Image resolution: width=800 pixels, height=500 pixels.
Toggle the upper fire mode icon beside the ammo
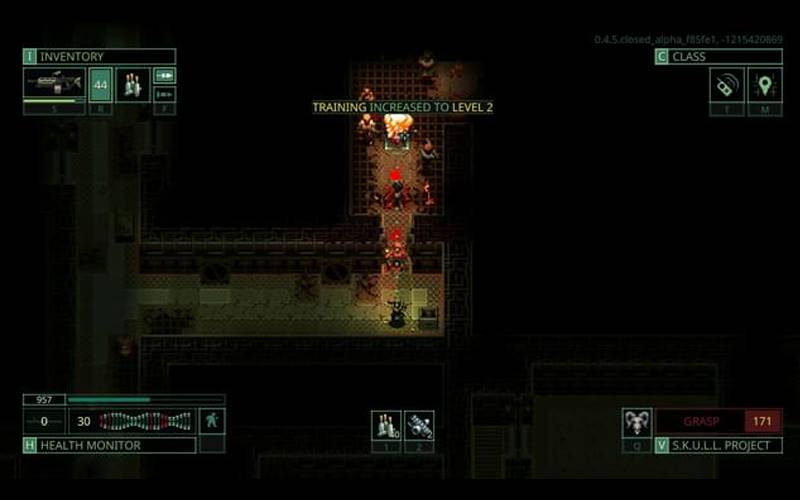click(x=165, y=75)
